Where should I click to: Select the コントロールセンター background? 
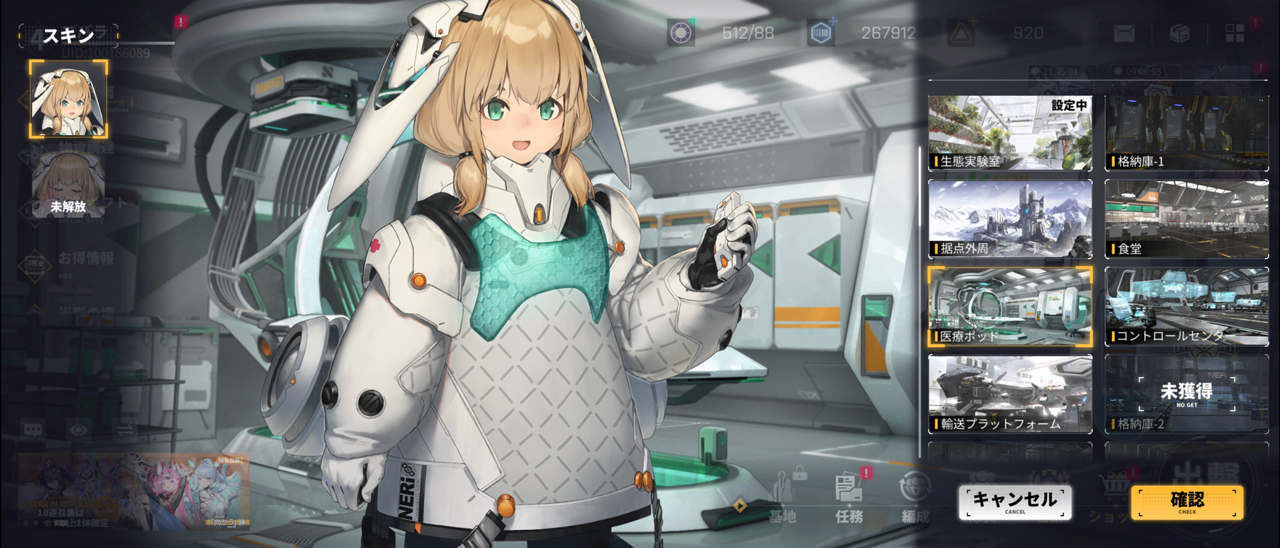(x=1186, y=306)
